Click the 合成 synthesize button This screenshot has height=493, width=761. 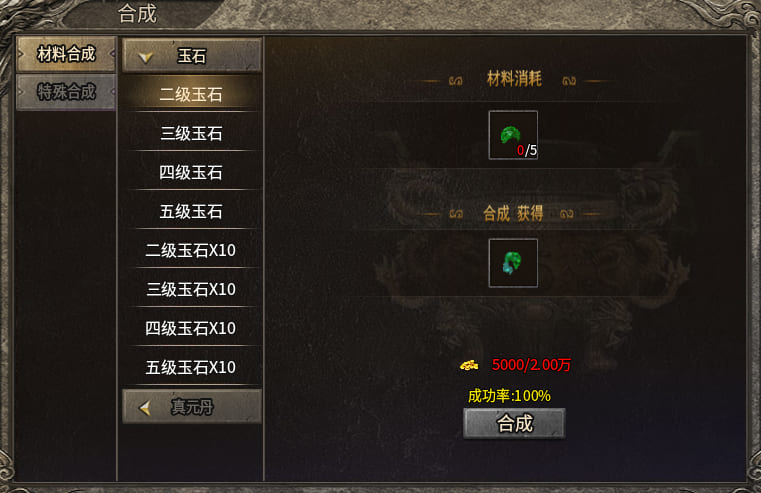pyautogui.click(x=514, y=423)
